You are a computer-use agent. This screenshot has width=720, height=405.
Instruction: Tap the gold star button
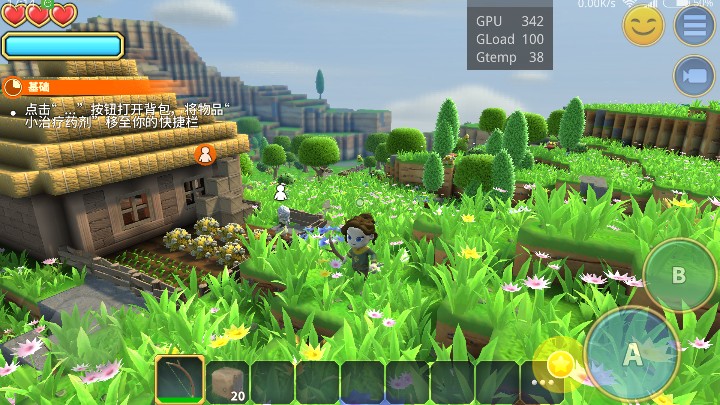point(561,364)
